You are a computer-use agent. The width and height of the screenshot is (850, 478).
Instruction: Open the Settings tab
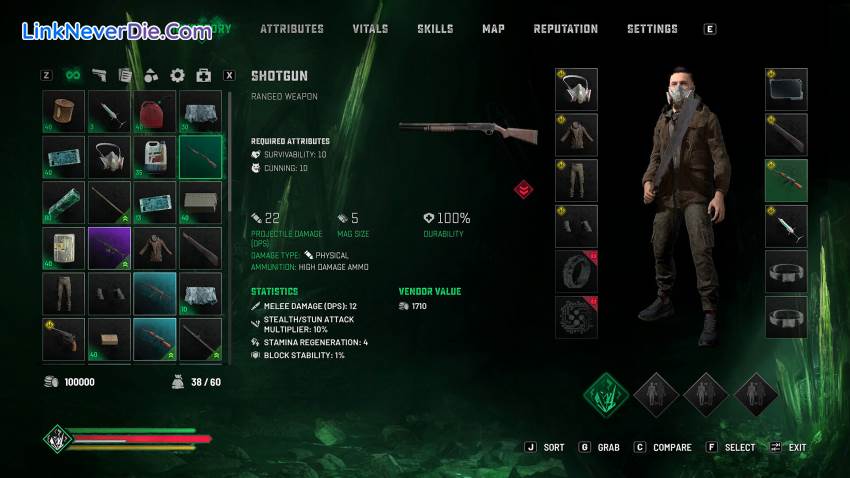point(652,29)
